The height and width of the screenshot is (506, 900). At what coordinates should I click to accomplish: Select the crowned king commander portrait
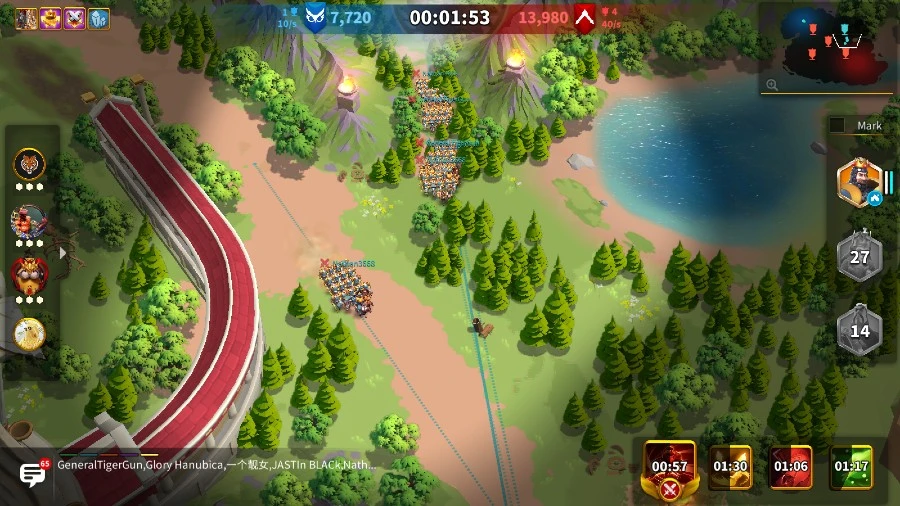point(858,183)
